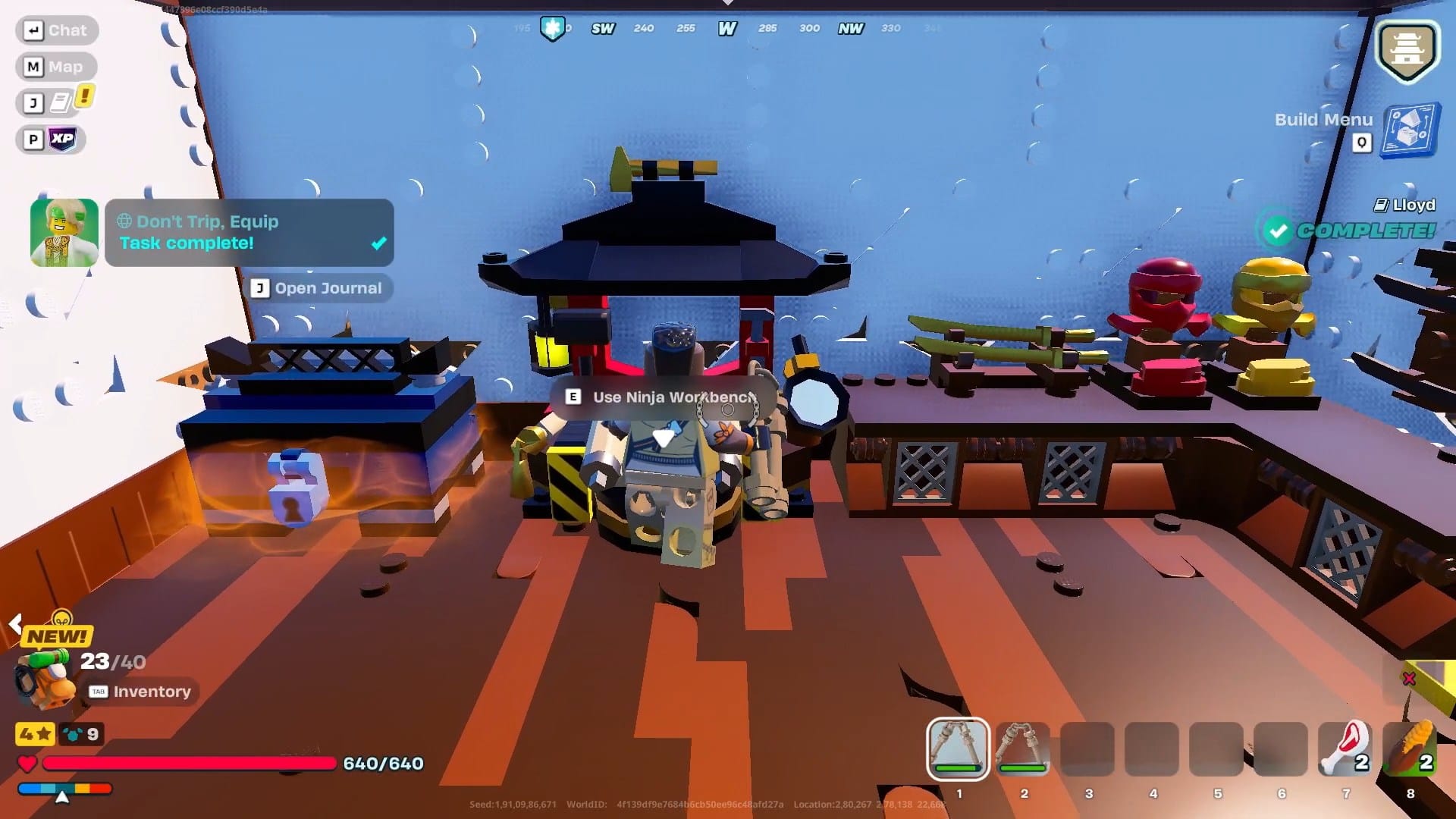Select Lloyd's quest giver portrait

point(64,231)
